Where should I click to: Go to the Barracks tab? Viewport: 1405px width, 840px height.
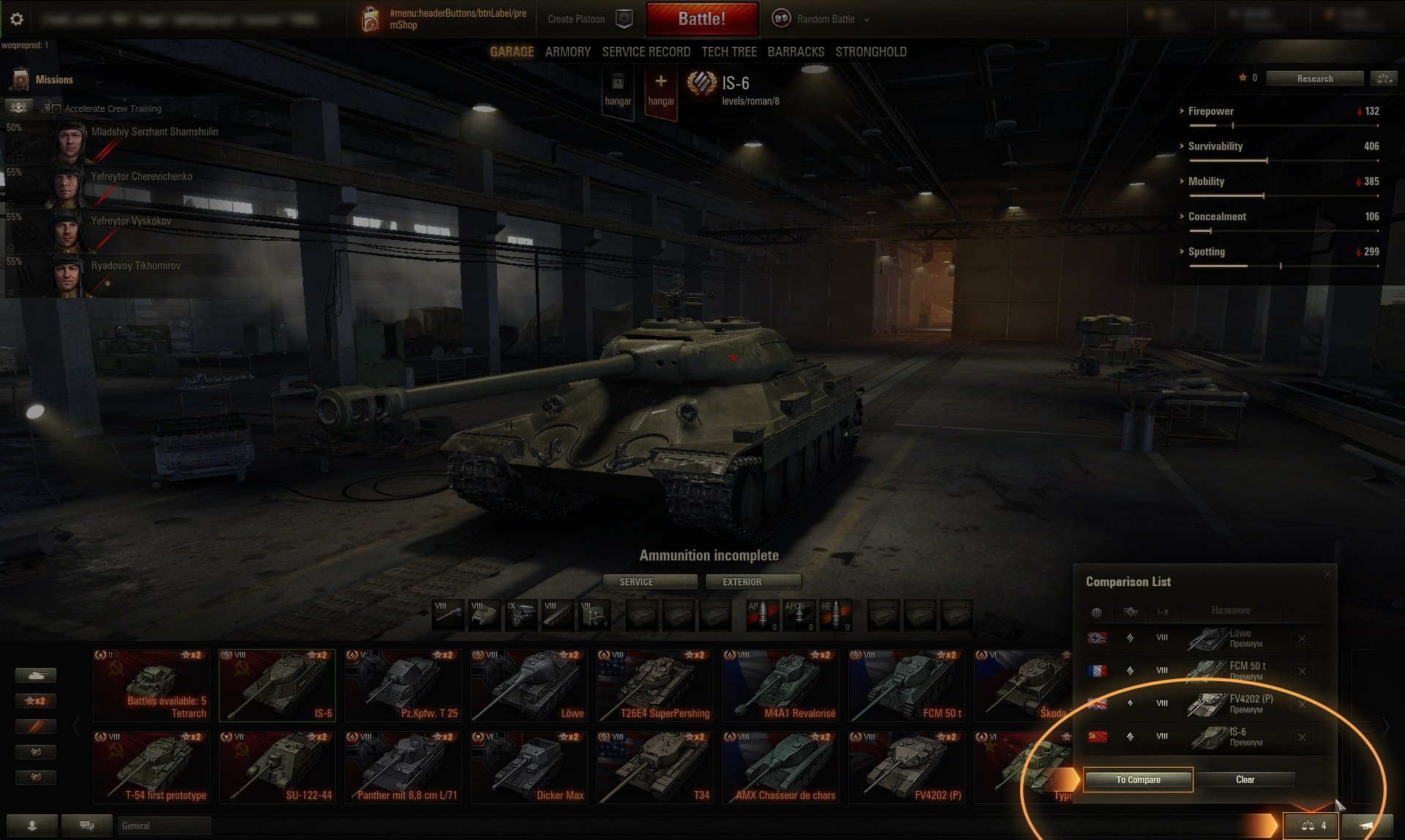(x=795, y=52)
